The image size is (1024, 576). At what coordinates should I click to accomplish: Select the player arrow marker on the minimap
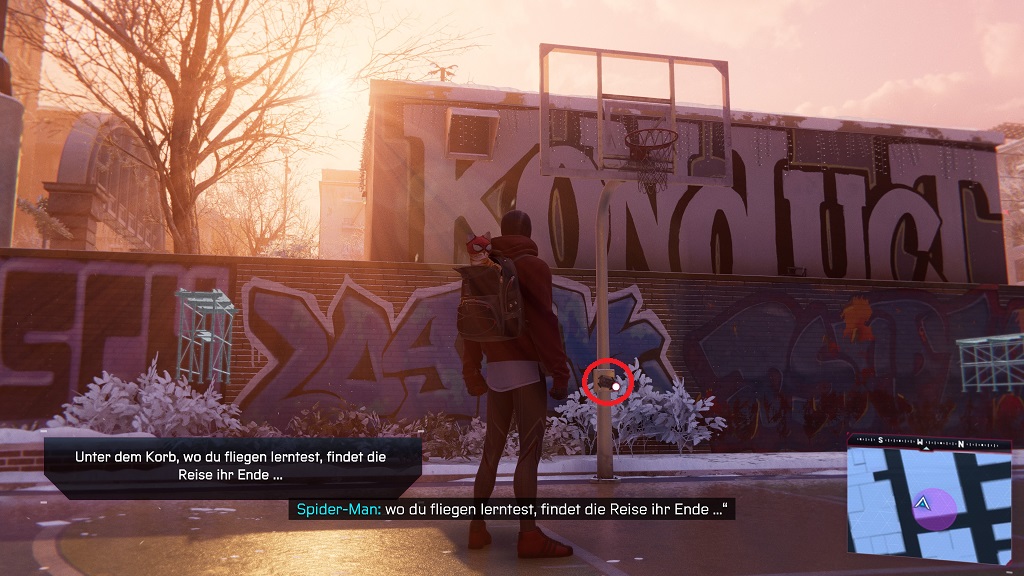tap(925, 504)
